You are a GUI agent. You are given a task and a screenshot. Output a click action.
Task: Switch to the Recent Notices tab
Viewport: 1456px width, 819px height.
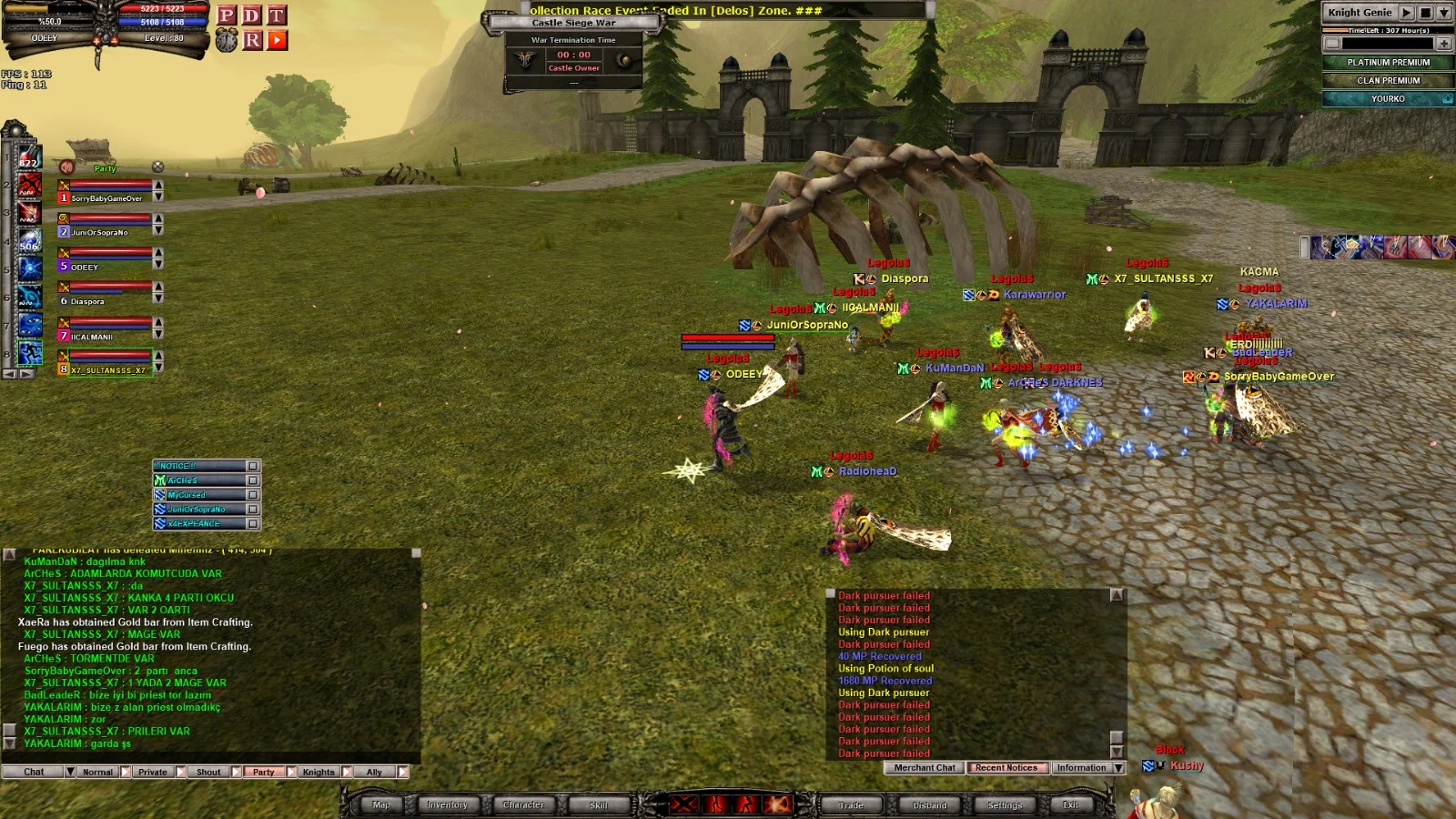[x=1006, y=767]
